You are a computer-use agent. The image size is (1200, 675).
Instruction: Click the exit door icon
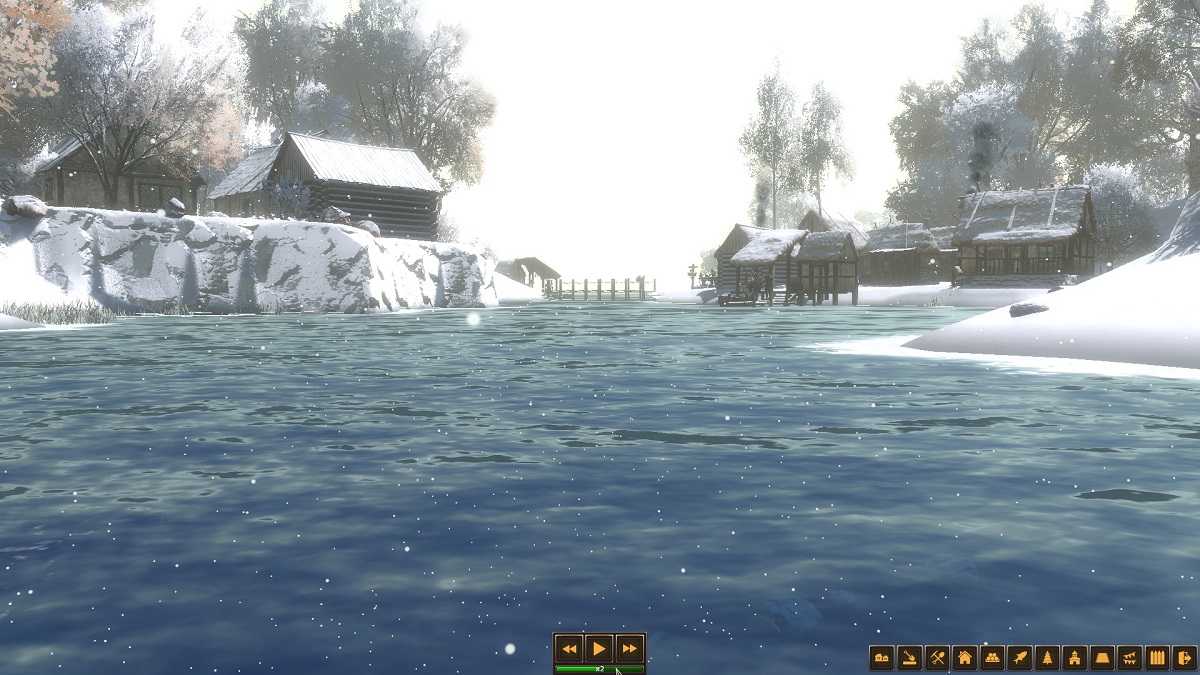1184,658
